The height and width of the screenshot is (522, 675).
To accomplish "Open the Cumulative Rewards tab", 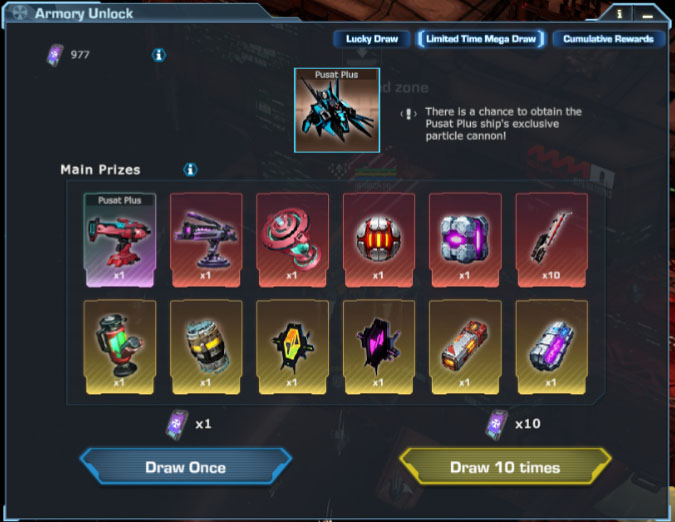I will point(608,39).
